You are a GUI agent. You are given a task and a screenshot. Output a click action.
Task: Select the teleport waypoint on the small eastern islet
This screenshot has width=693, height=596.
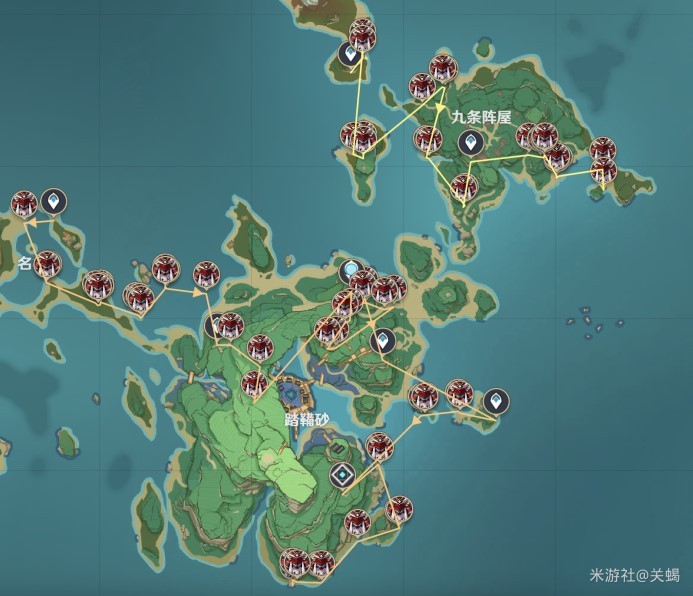496,402
